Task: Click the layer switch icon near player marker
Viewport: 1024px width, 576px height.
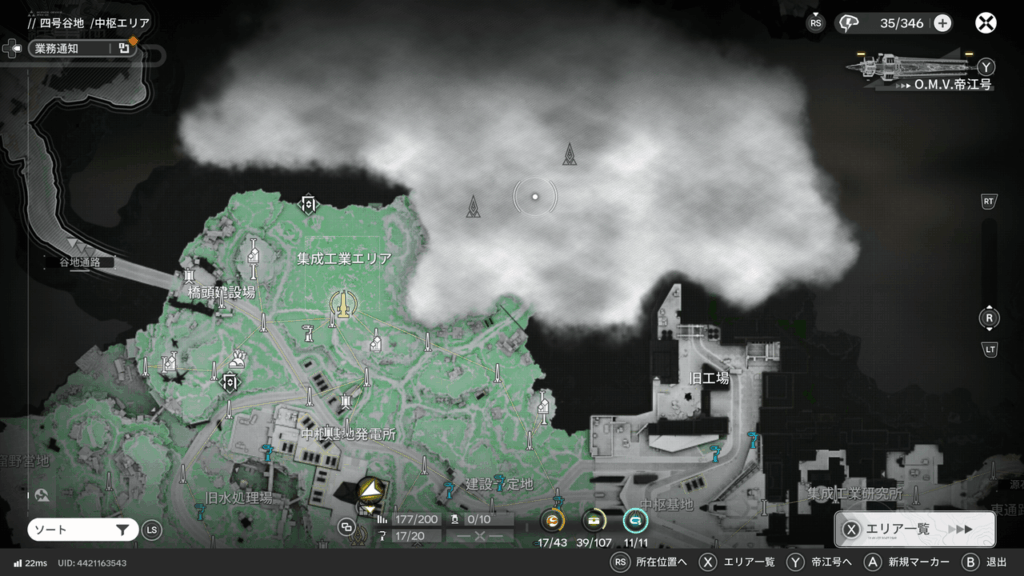Action: pos(347,526)
